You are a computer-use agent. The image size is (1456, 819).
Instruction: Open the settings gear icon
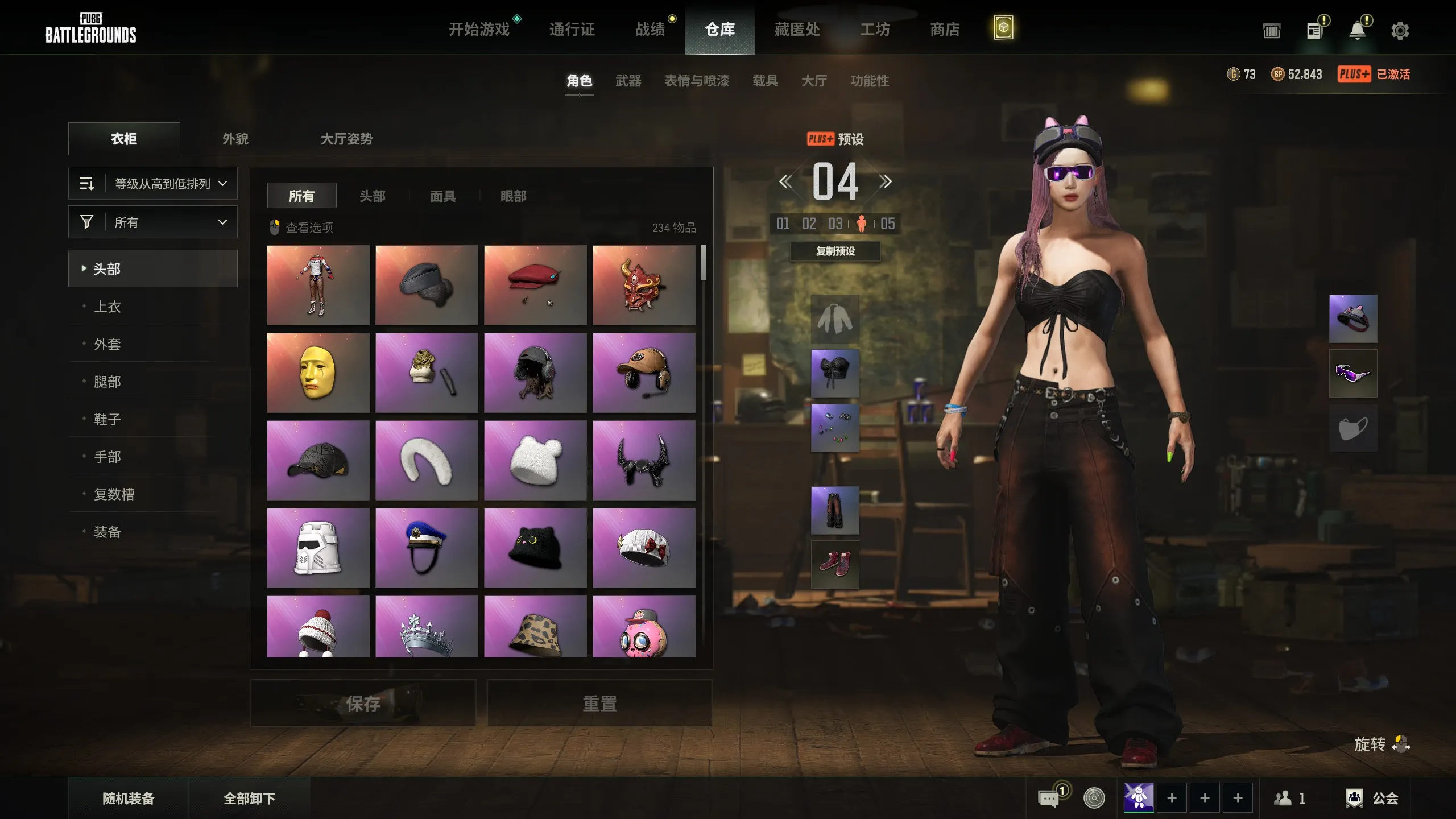point(1400,31)
